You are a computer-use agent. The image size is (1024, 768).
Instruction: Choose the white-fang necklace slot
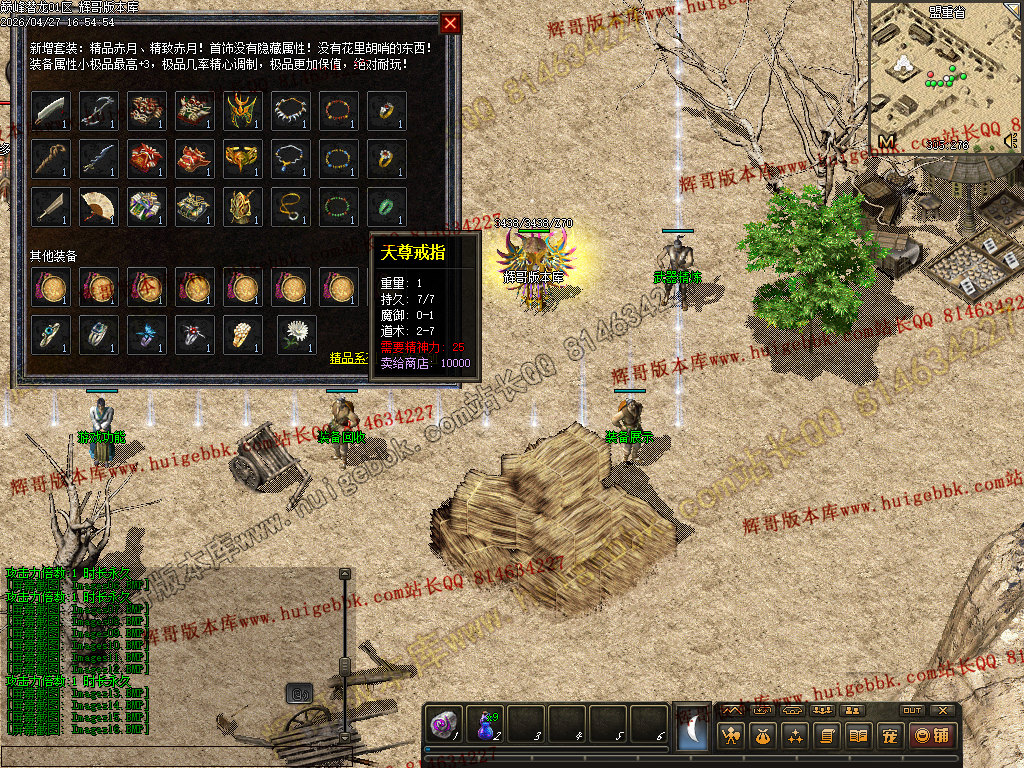tap(291, 111)
